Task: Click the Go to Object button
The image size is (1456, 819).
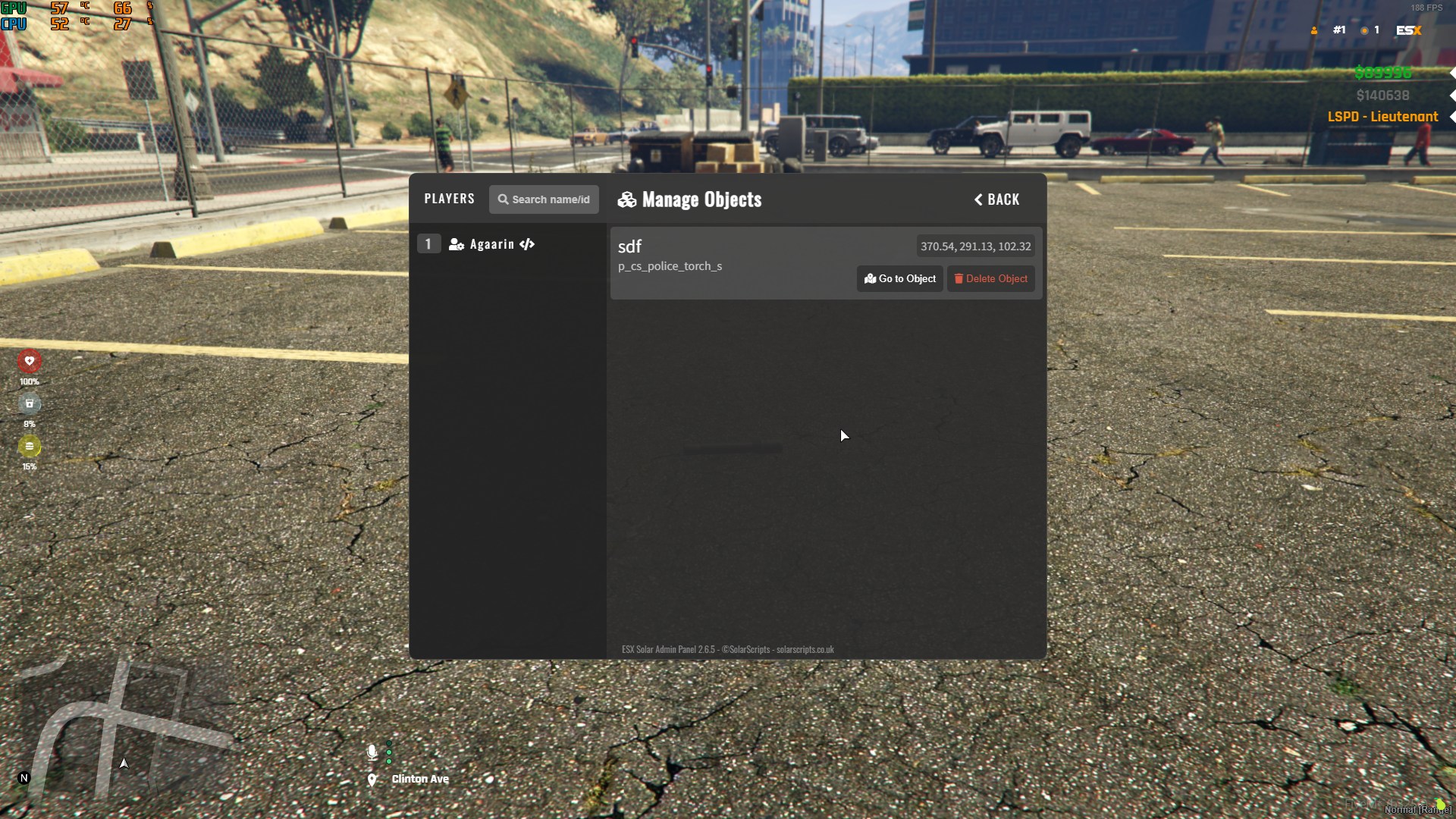Action: point(899,279)
